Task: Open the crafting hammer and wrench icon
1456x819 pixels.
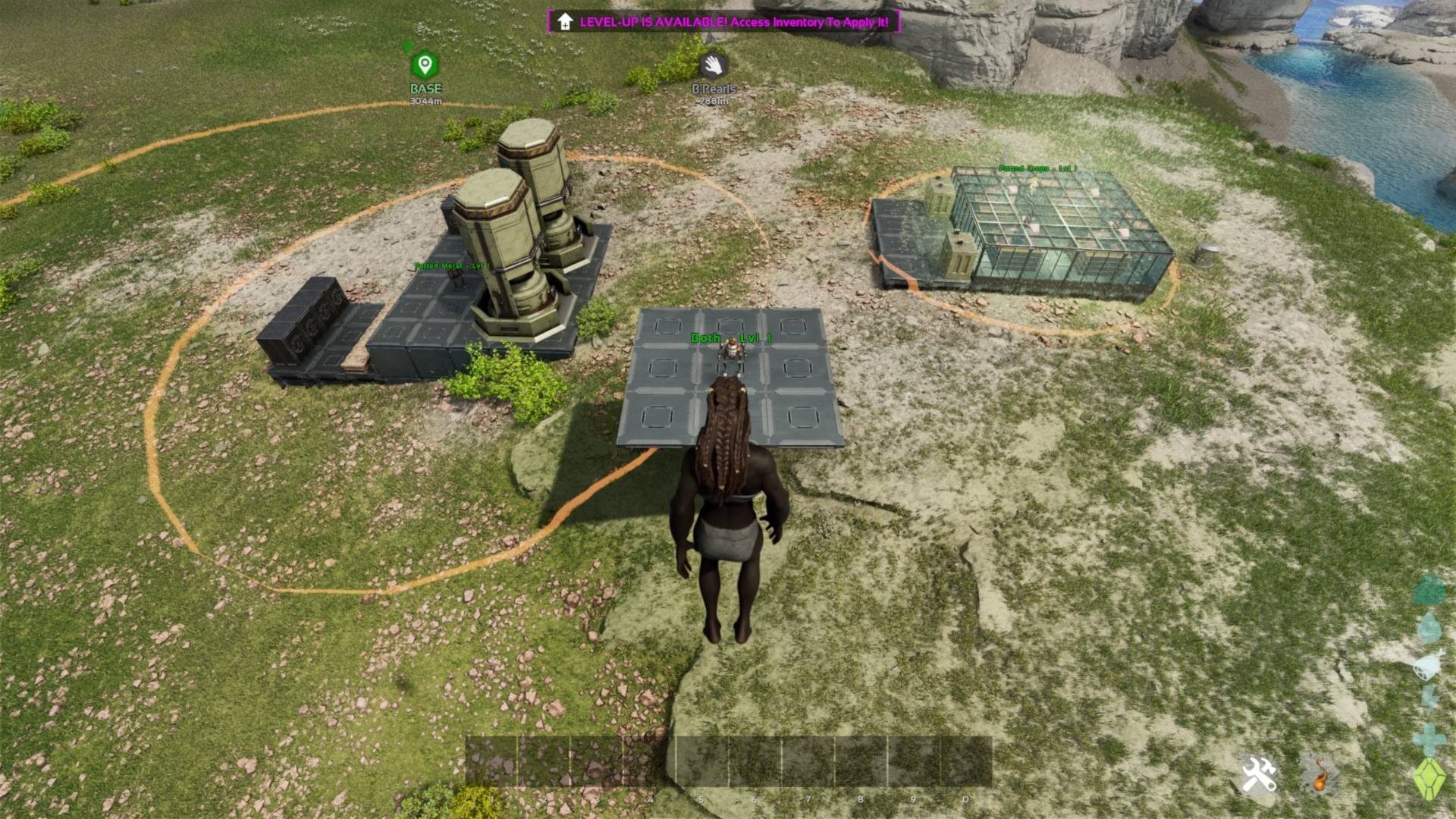Action: pyautogui.click(x=1259, y=775)
